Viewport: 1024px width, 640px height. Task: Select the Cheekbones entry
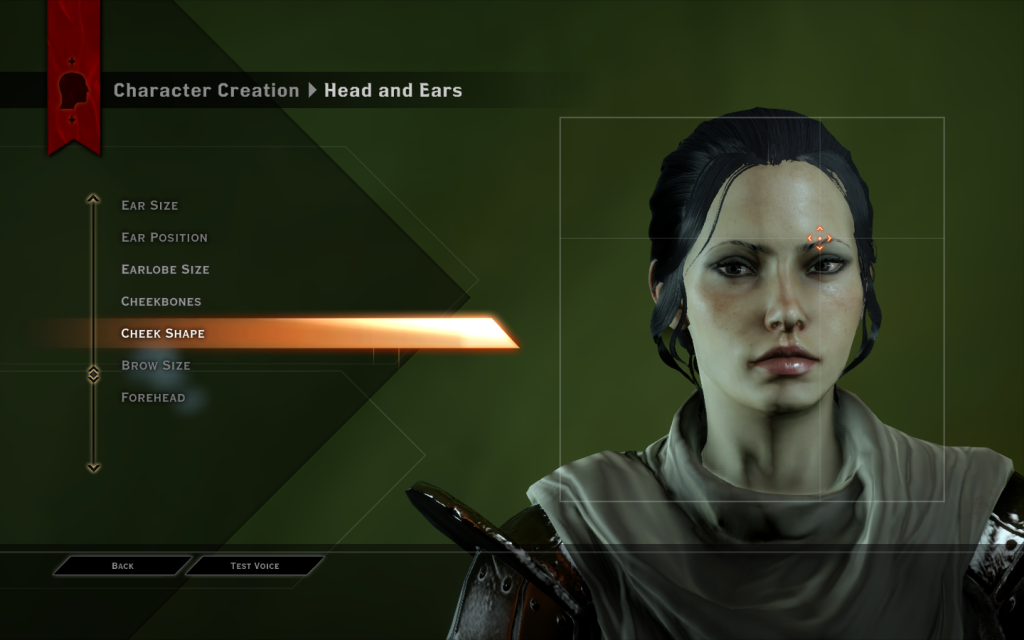tap(161, 301)
